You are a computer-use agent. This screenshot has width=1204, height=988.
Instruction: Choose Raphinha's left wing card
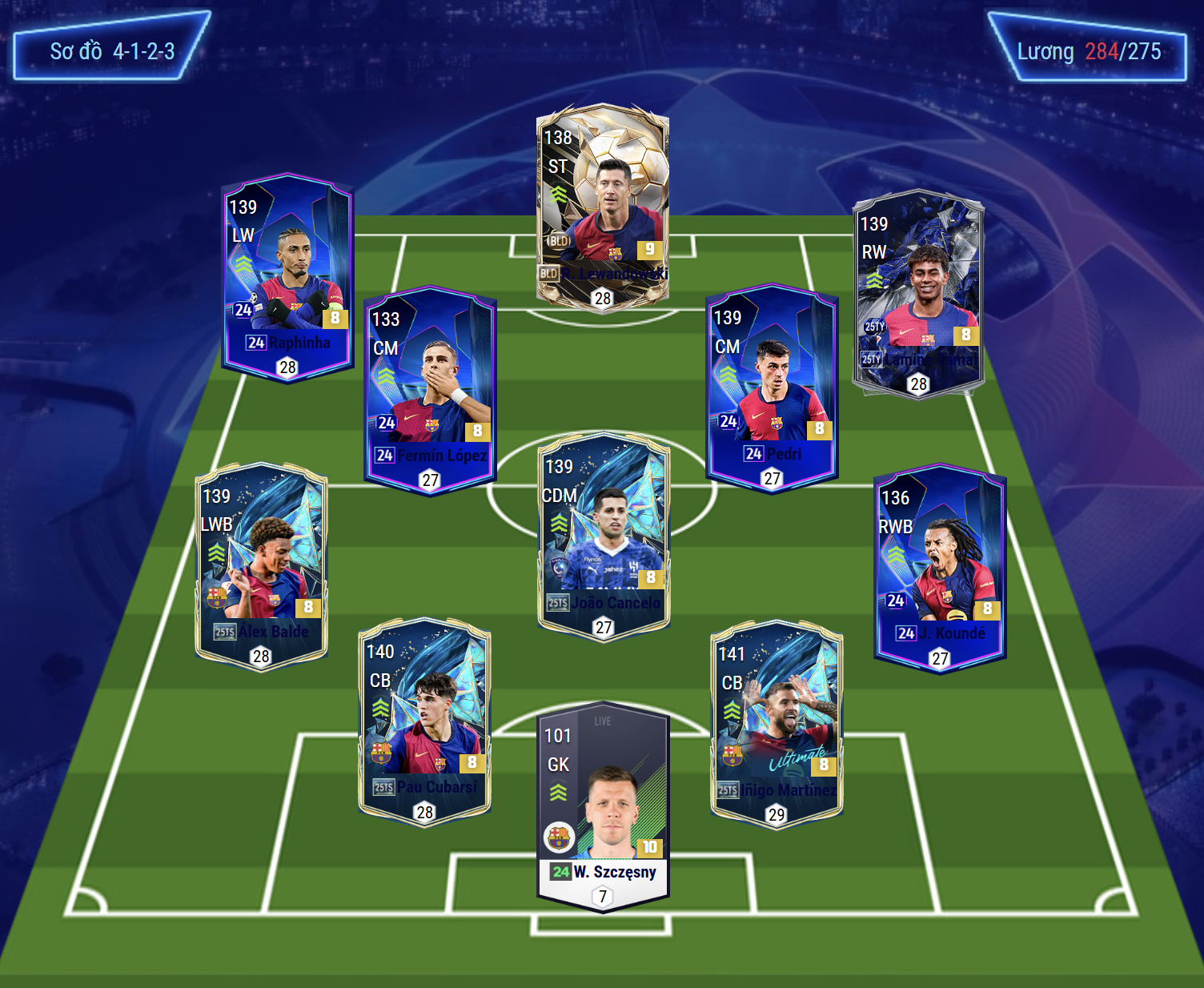(287, 278)
